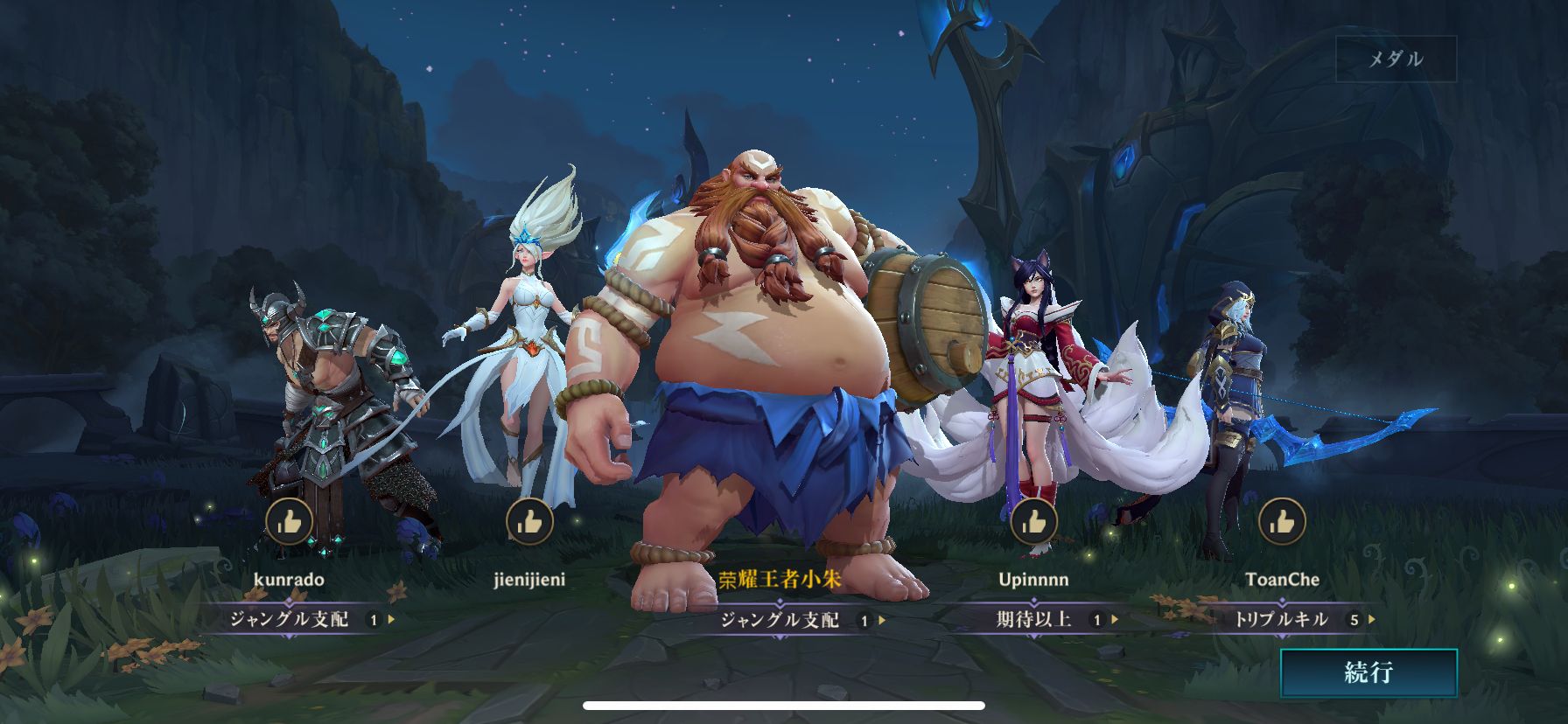
Task: Toggle the like for Upinnnn
Action: point(1035,522)
